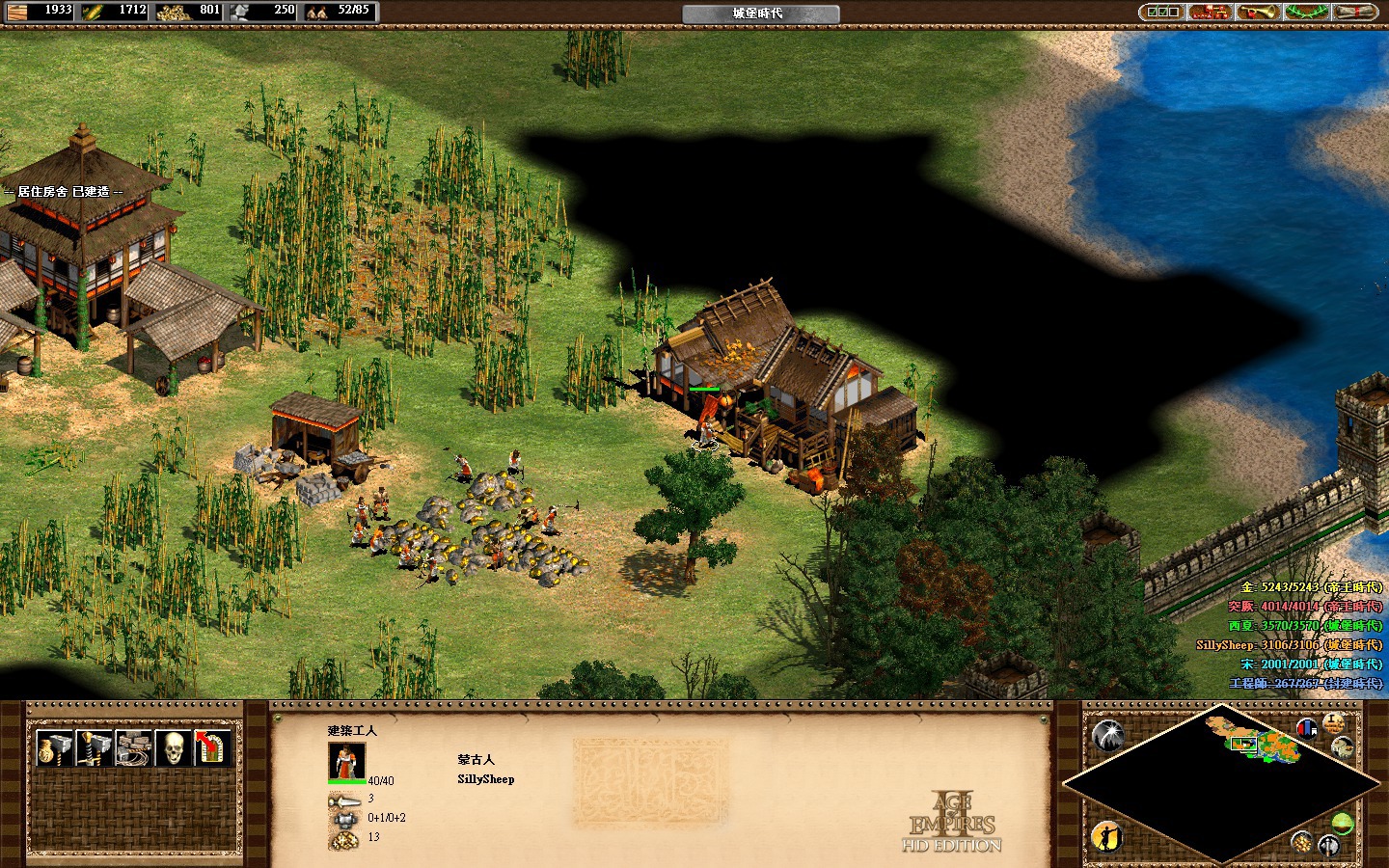
Task: Click the skull delete unit button
Action: click(x=173, y=748)
